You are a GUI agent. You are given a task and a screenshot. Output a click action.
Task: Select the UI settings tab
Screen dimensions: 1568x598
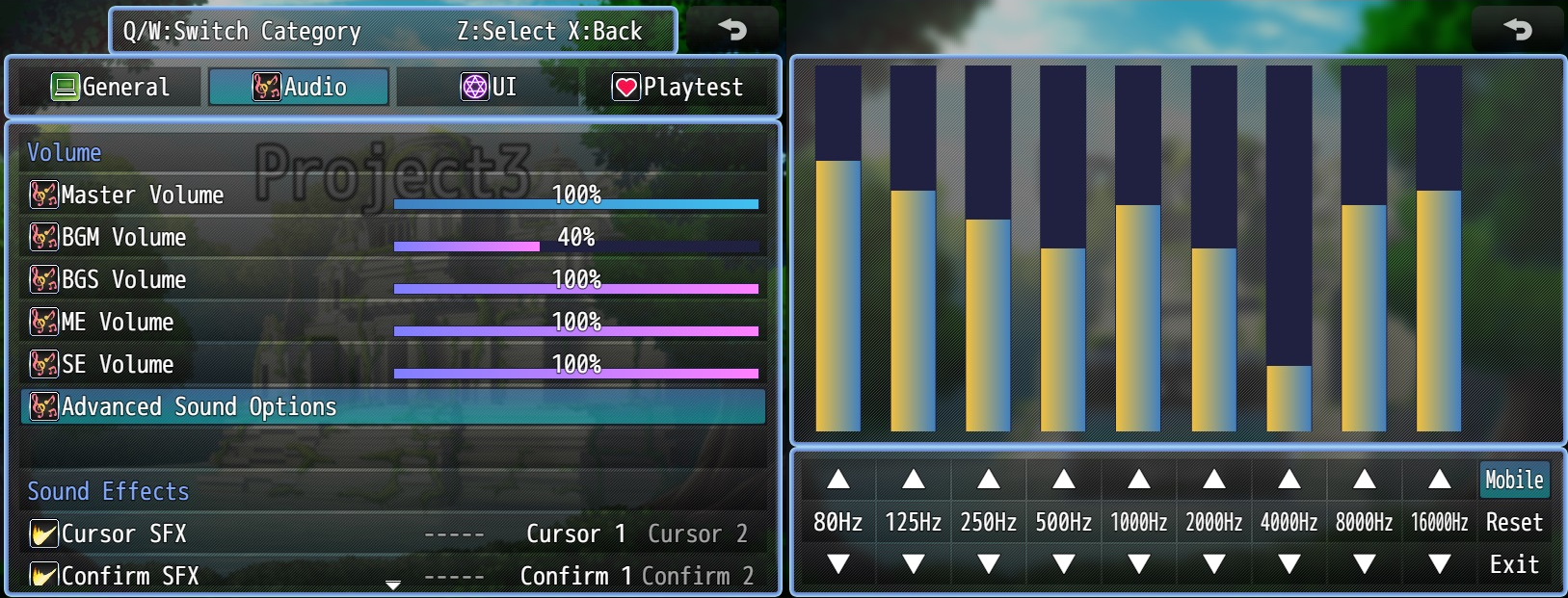coord(489,87)
